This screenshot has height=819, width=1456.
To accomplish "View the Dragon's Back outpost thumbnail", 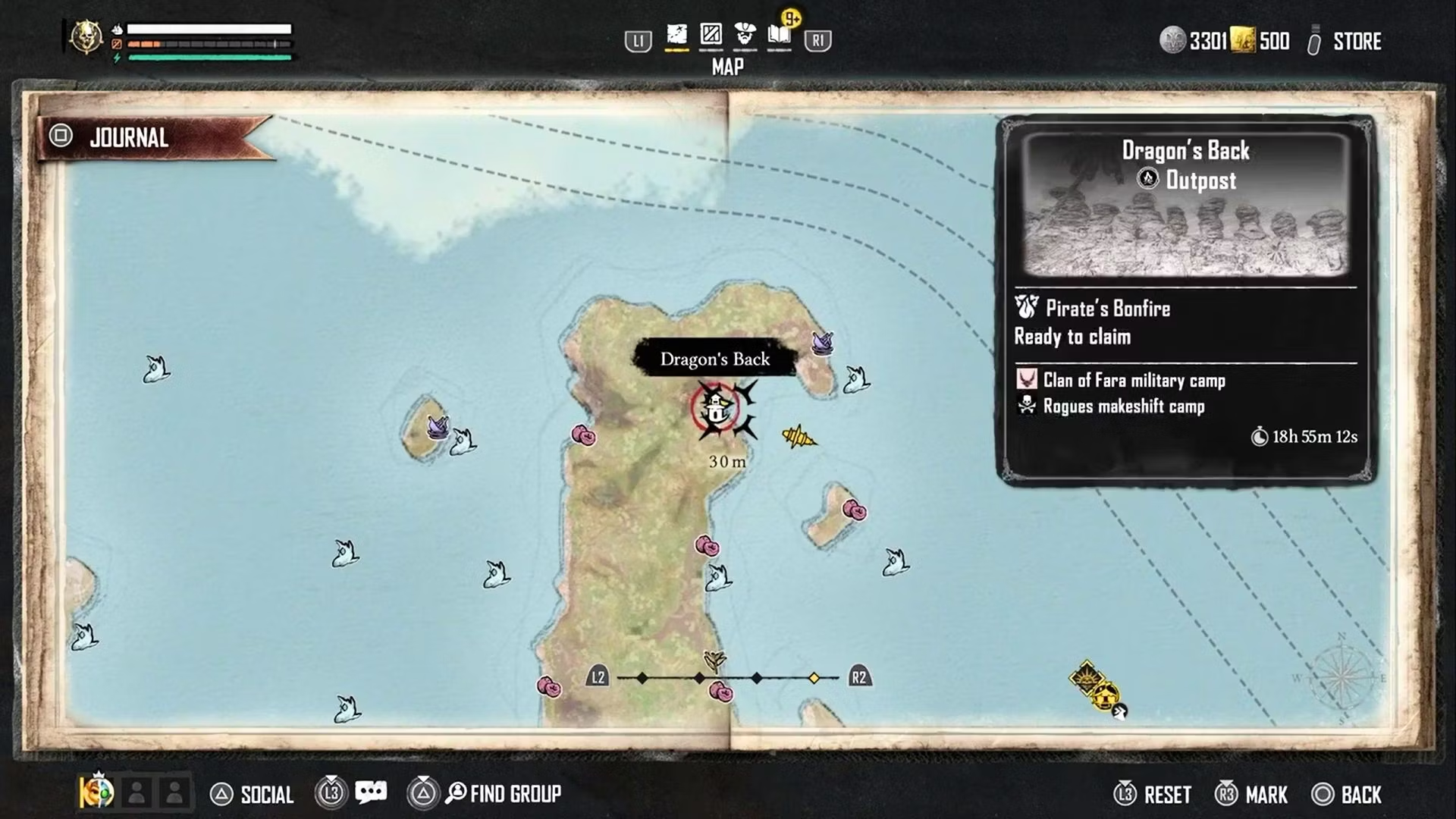I will (x=1185, y=205).
